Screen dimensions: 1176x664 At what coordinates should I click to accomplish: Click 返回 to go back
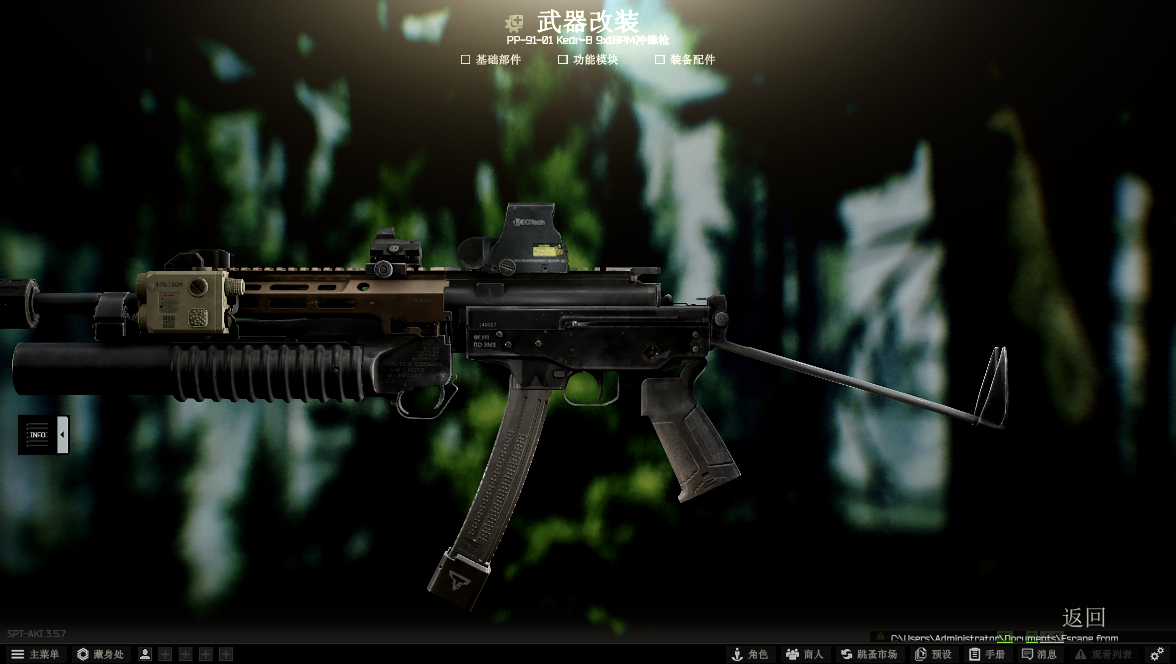click(1083, 617)
